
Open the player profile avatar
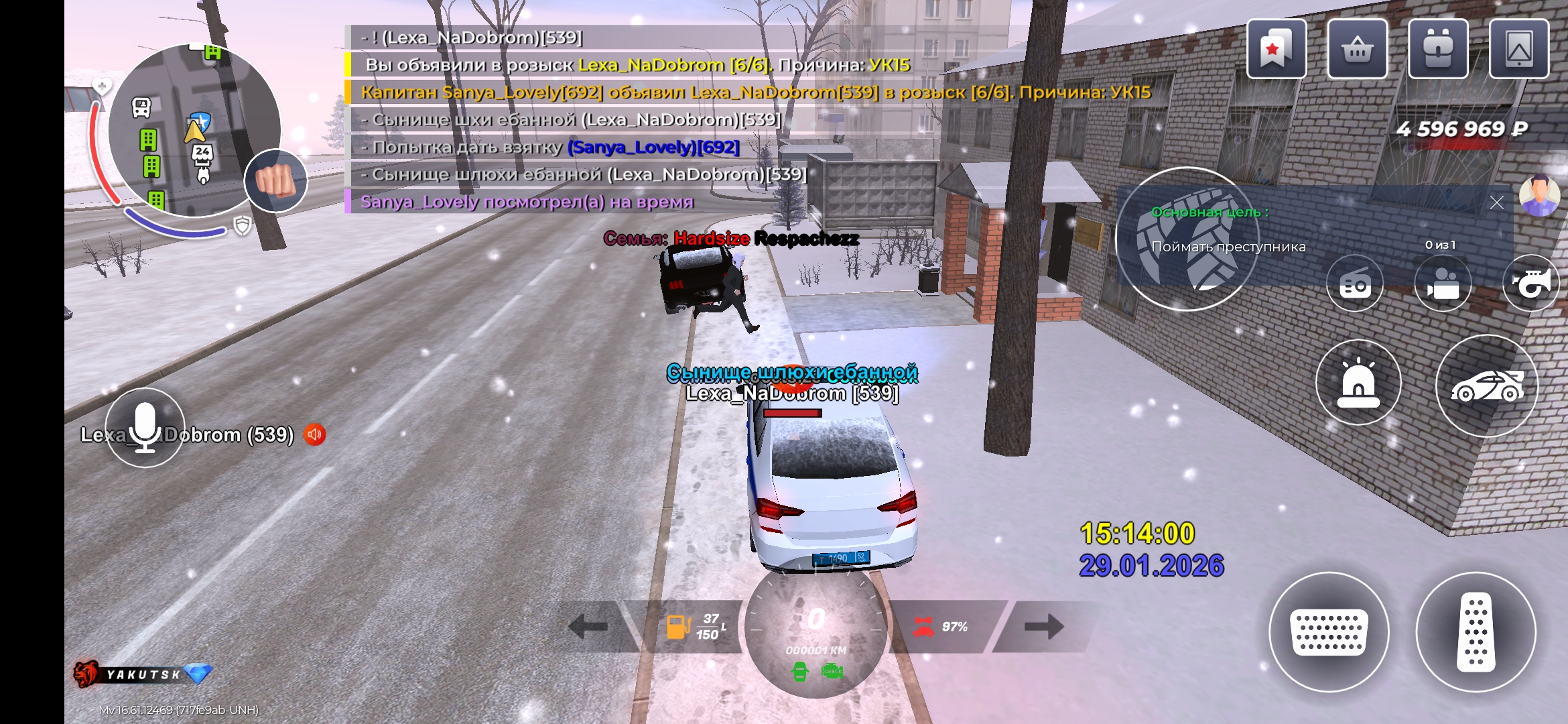click(x=1539, y=195)
